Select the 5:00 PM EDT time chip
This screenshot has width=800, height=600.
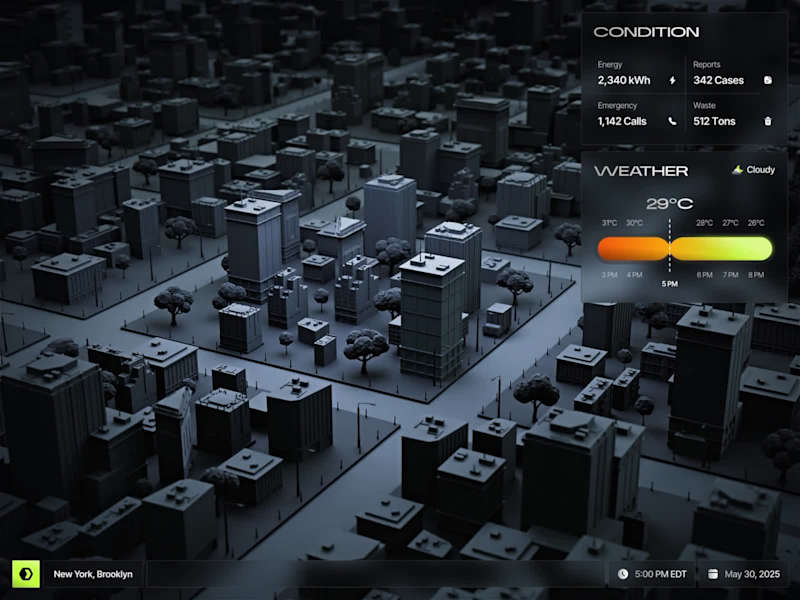tap(651, 574)
